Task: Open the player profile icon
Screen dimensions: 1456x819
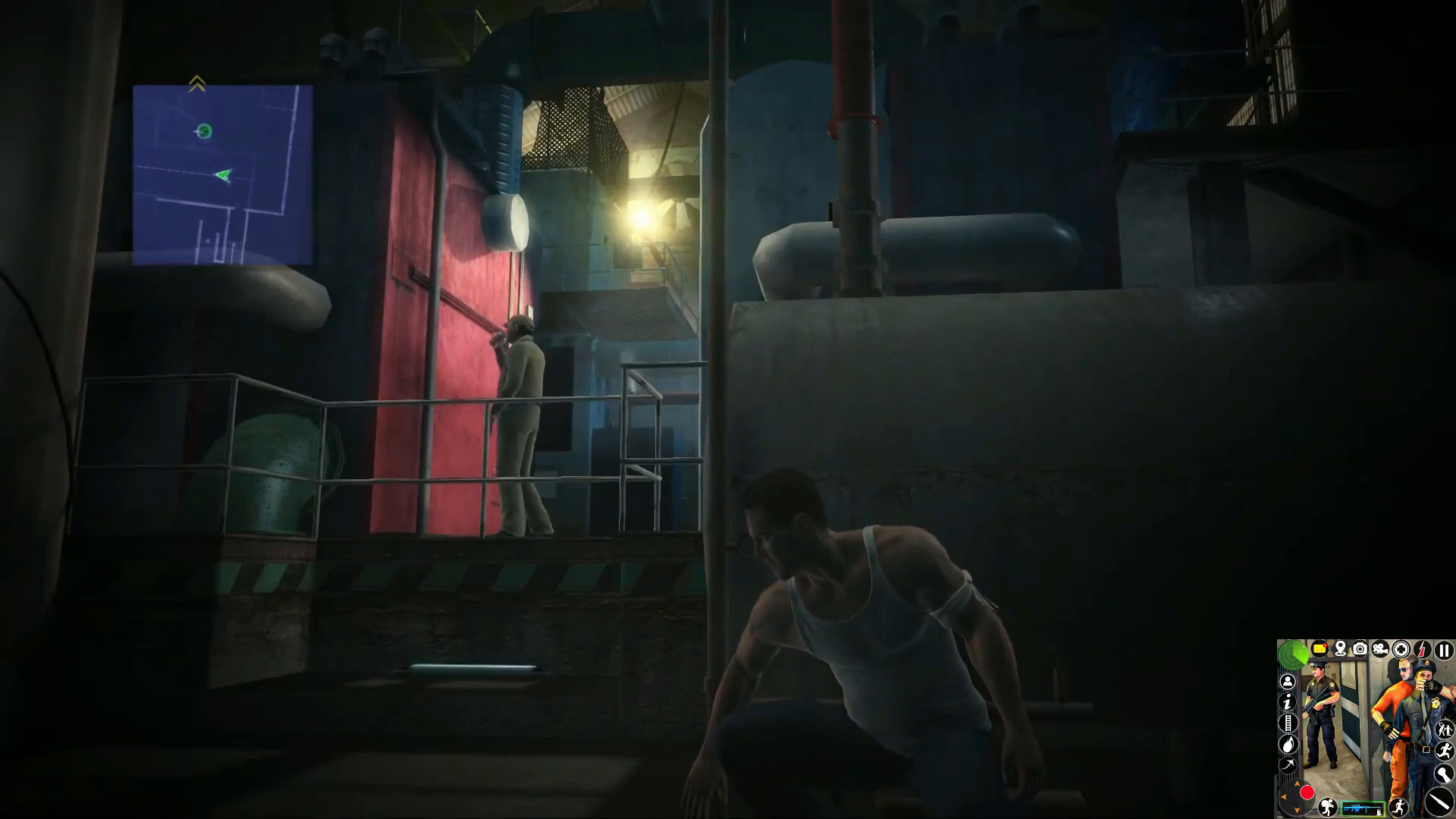Action: 1288,682
